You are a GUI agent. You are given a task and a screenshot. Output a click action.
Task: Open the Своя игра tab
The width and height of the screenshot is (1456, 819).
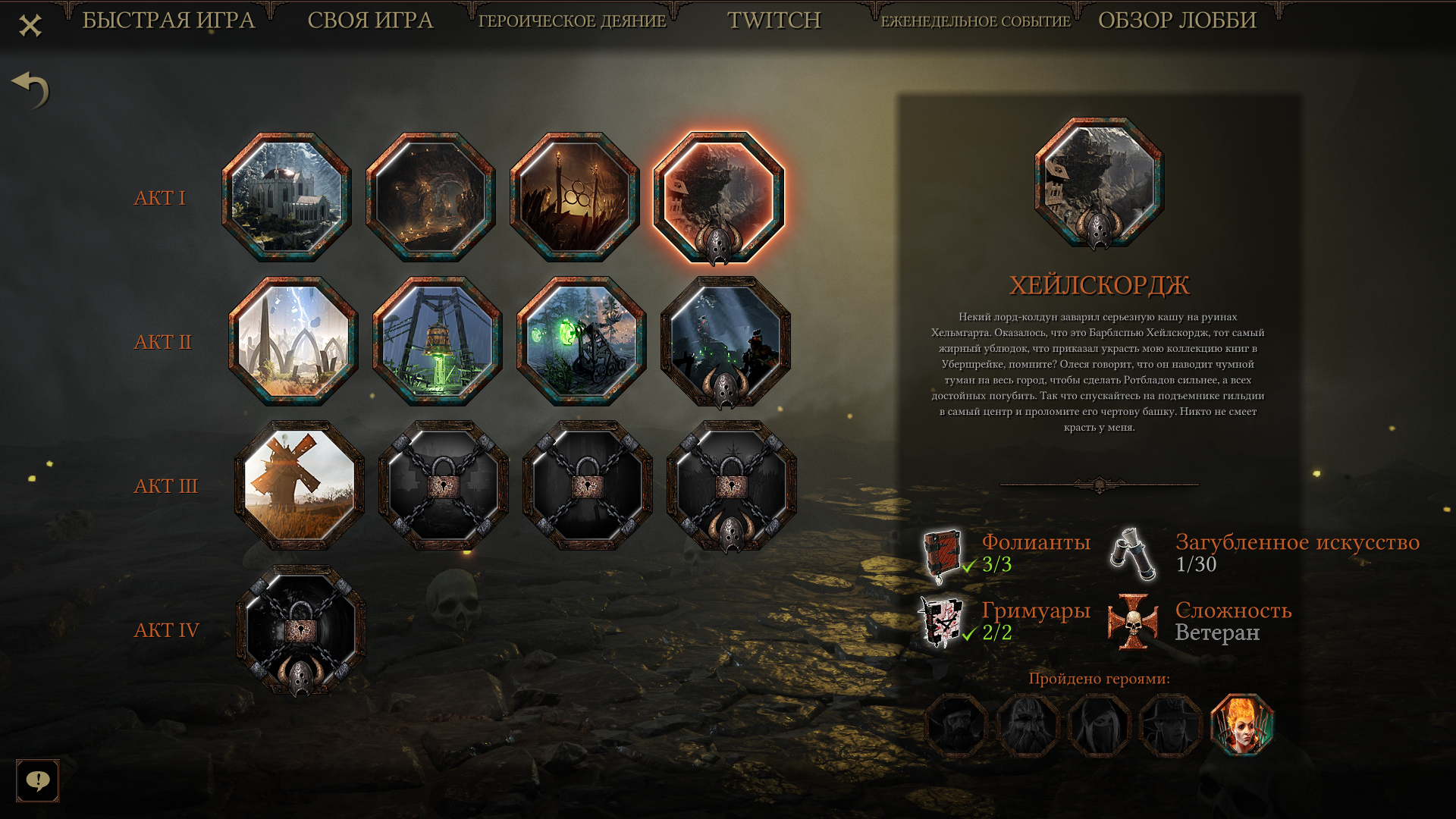click(x=370, y=20)
